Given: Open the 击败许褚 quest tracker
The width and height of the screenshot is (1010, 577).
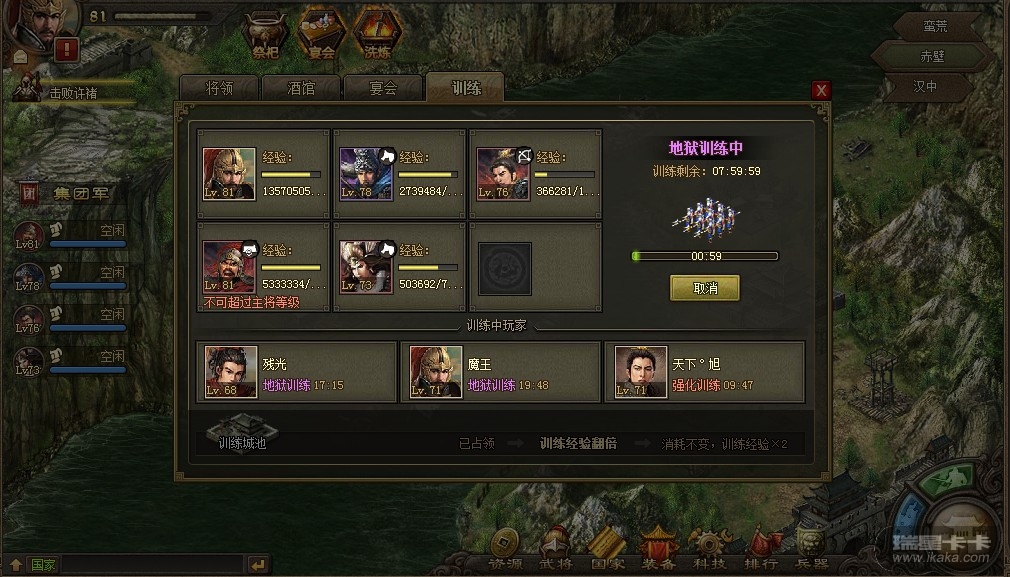Looking at the screenshot, I should tap(74, 92).
